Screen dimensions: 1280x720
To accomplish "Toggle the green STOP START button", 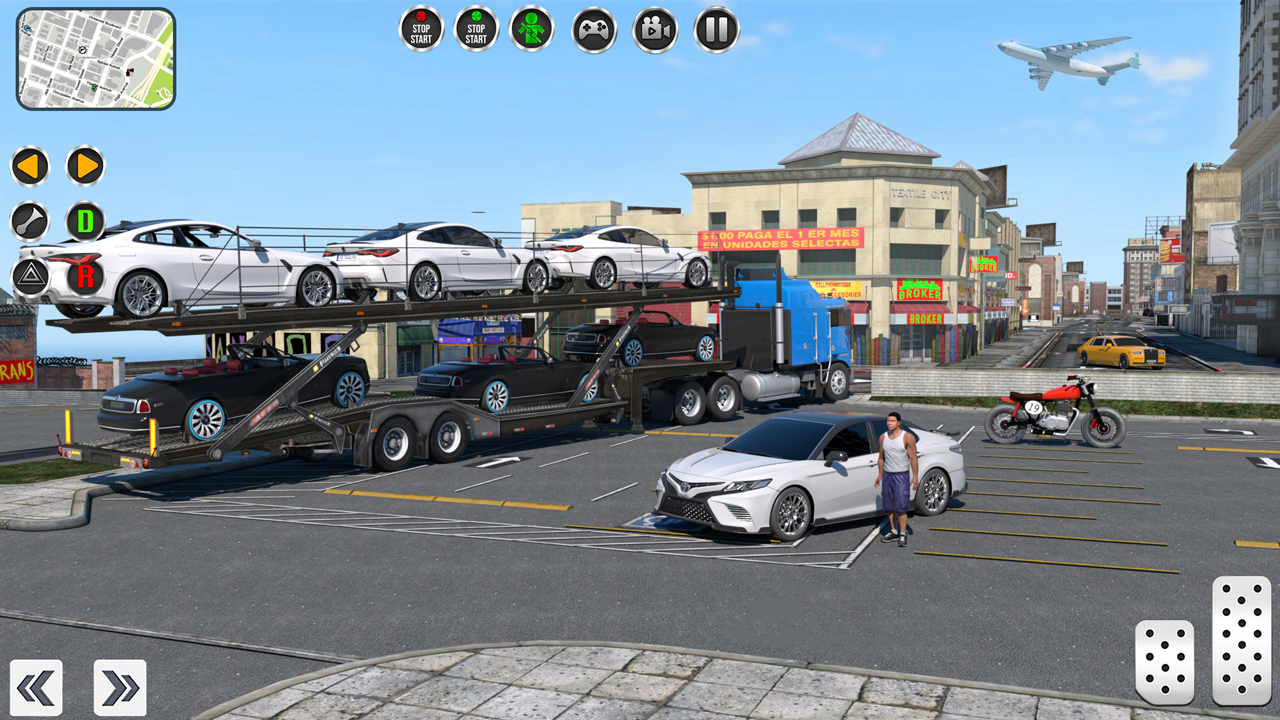I will pyautogui.click(x=476, y=29).
